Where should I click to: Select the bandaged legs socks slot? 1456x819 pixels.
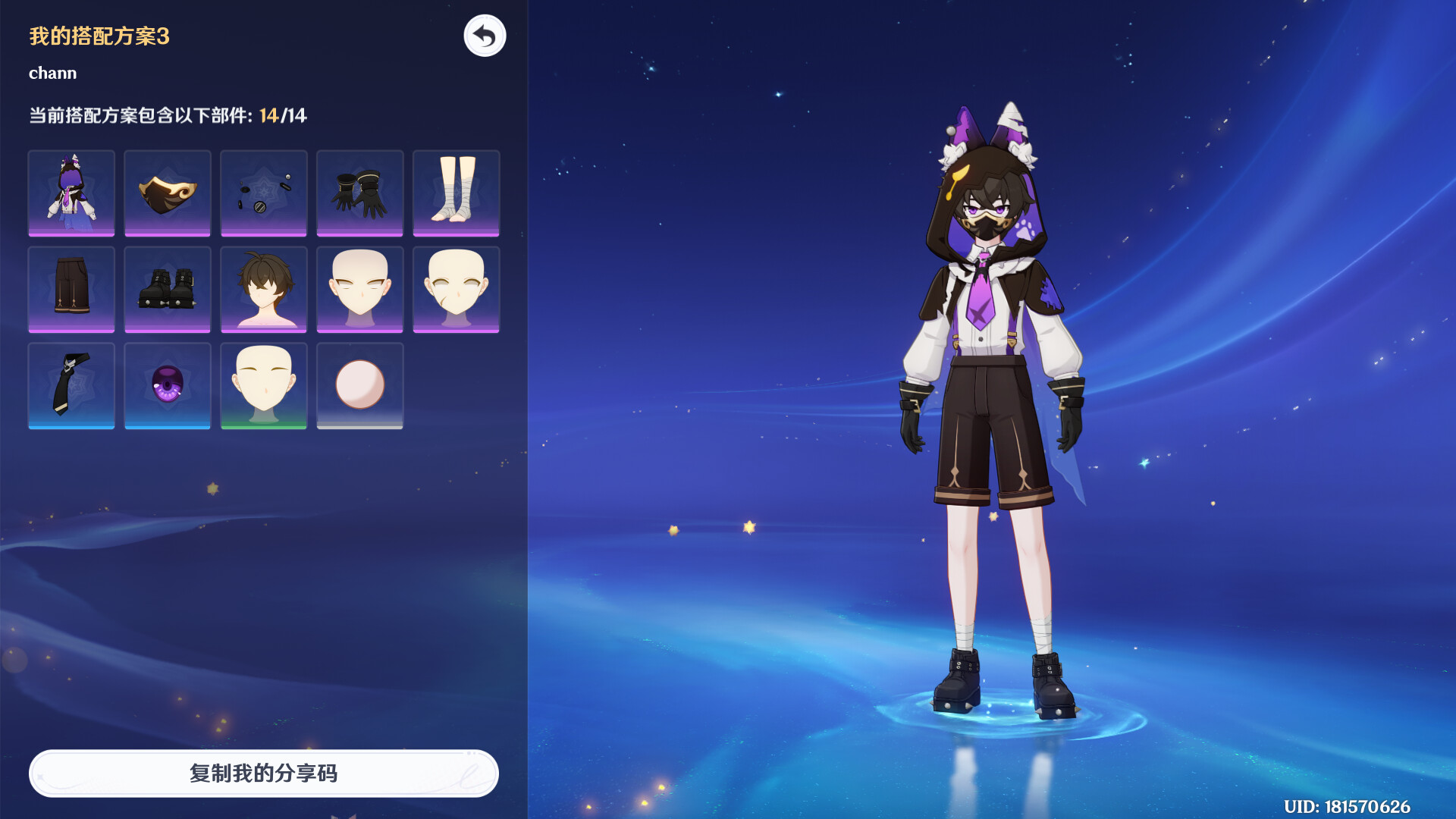(x=456, y=193)
